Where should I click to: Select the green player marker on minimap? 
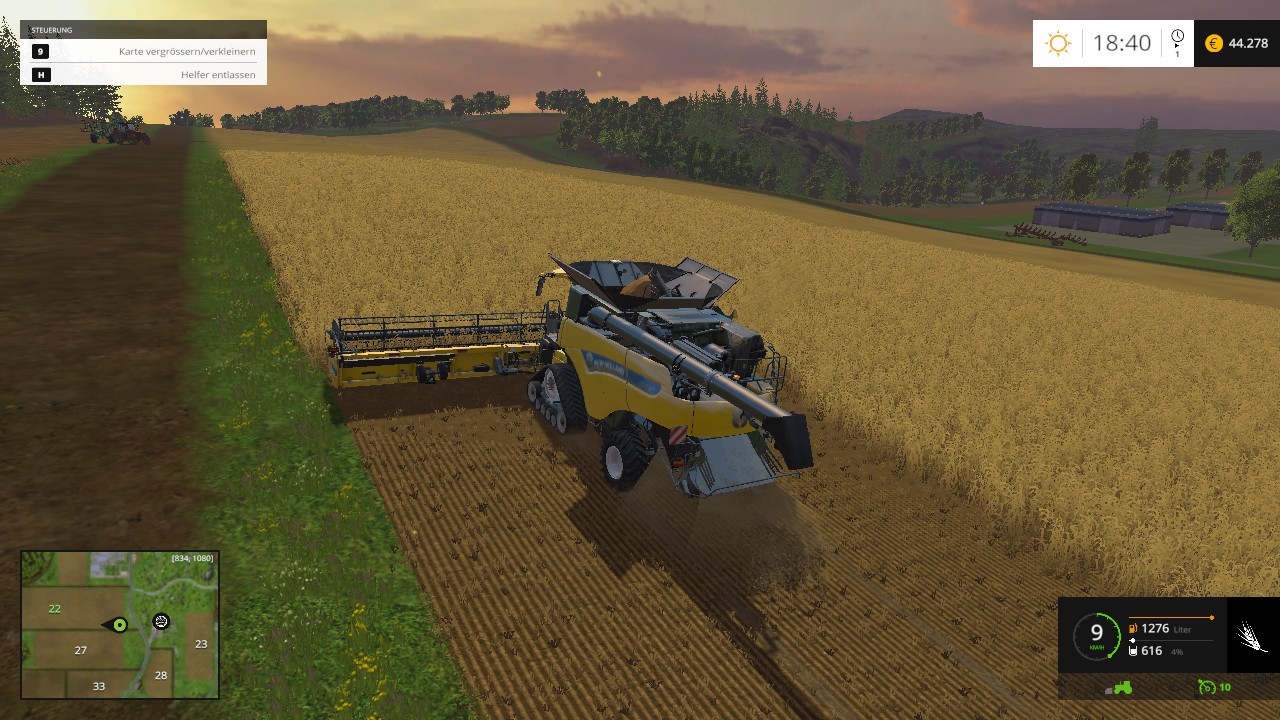tap(119, 625)
